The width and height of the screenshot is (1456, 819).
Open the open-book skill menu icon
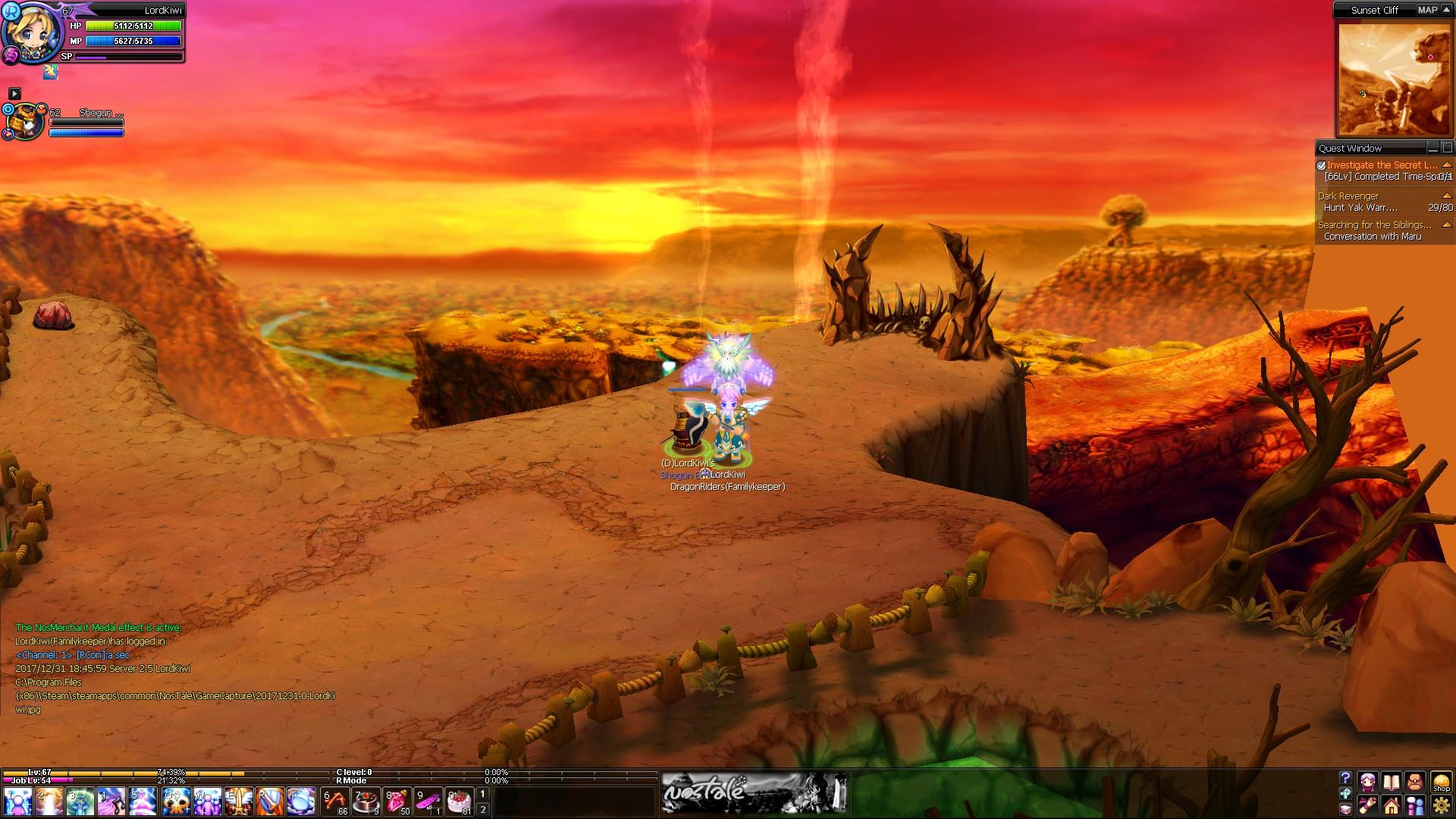1391,782
